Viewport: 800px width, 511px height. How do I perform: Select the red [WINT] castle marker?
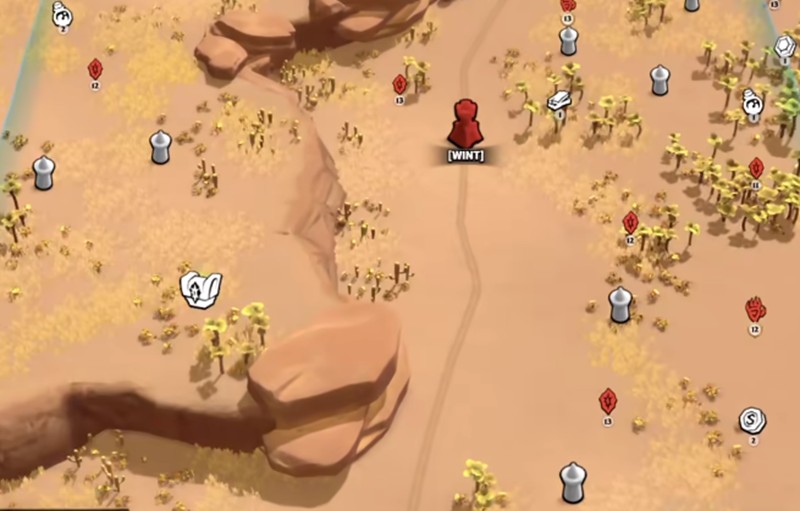[x=464, y=124]
